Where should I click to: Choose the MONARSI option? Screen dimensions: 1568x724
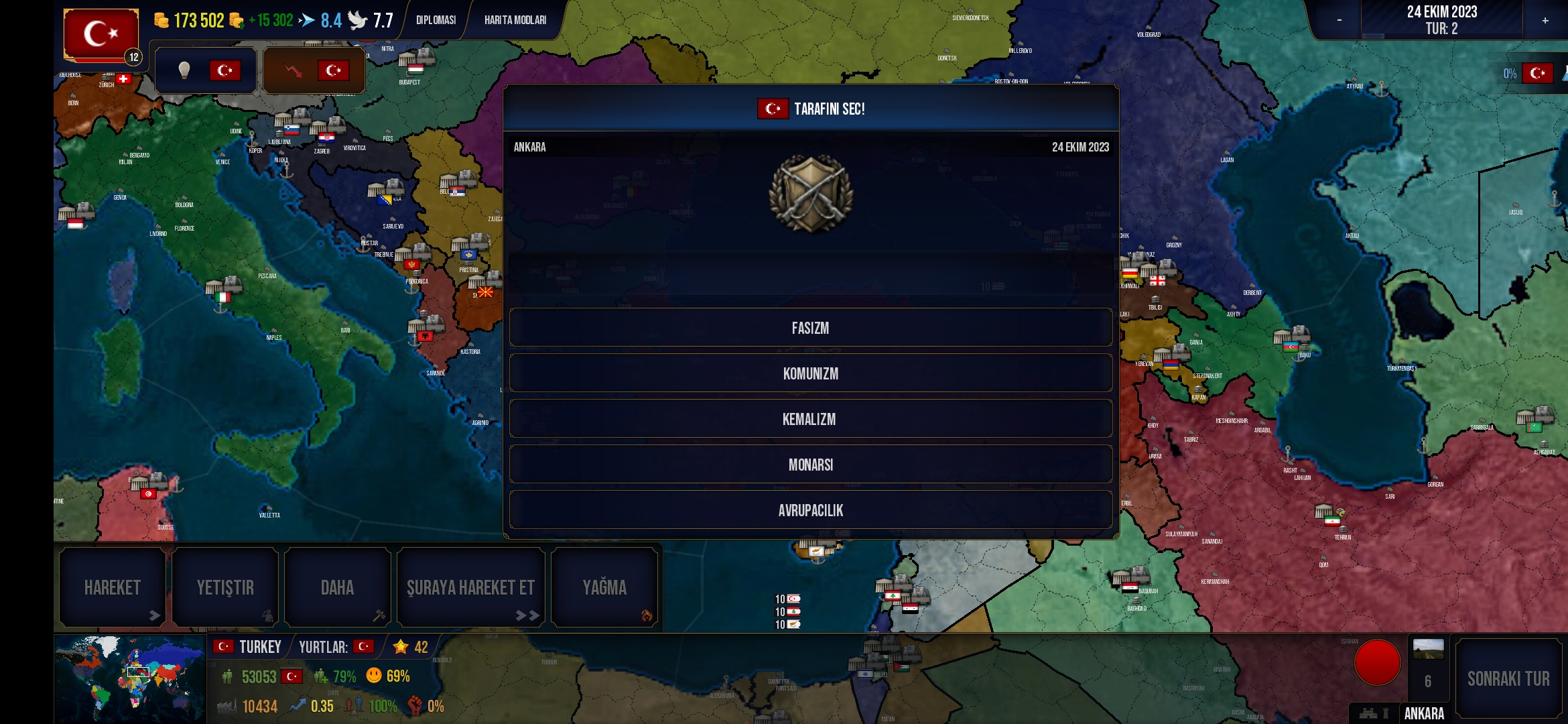[x=810, y=465]
